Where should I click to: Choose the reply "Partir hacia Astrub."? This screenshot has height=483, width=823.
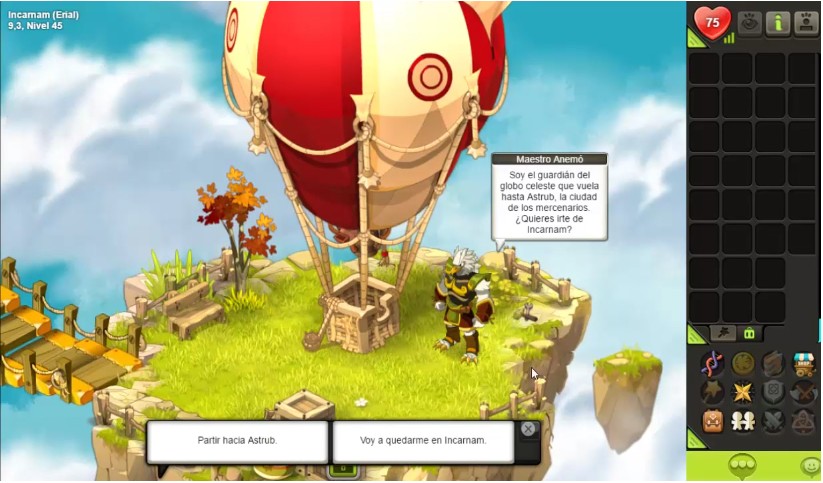point(237,441)
